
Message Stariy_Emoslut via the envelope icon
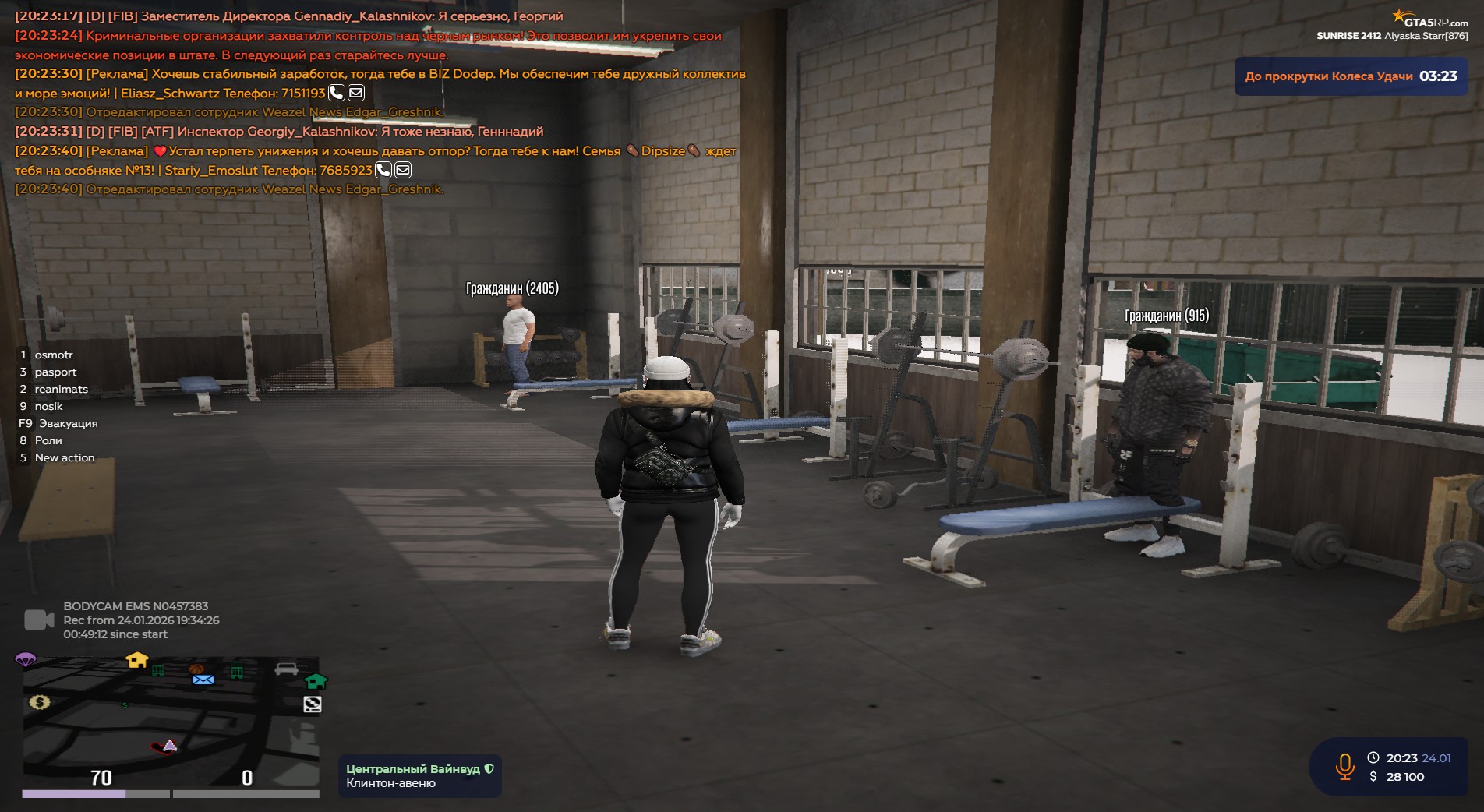(x=403, y=170)
